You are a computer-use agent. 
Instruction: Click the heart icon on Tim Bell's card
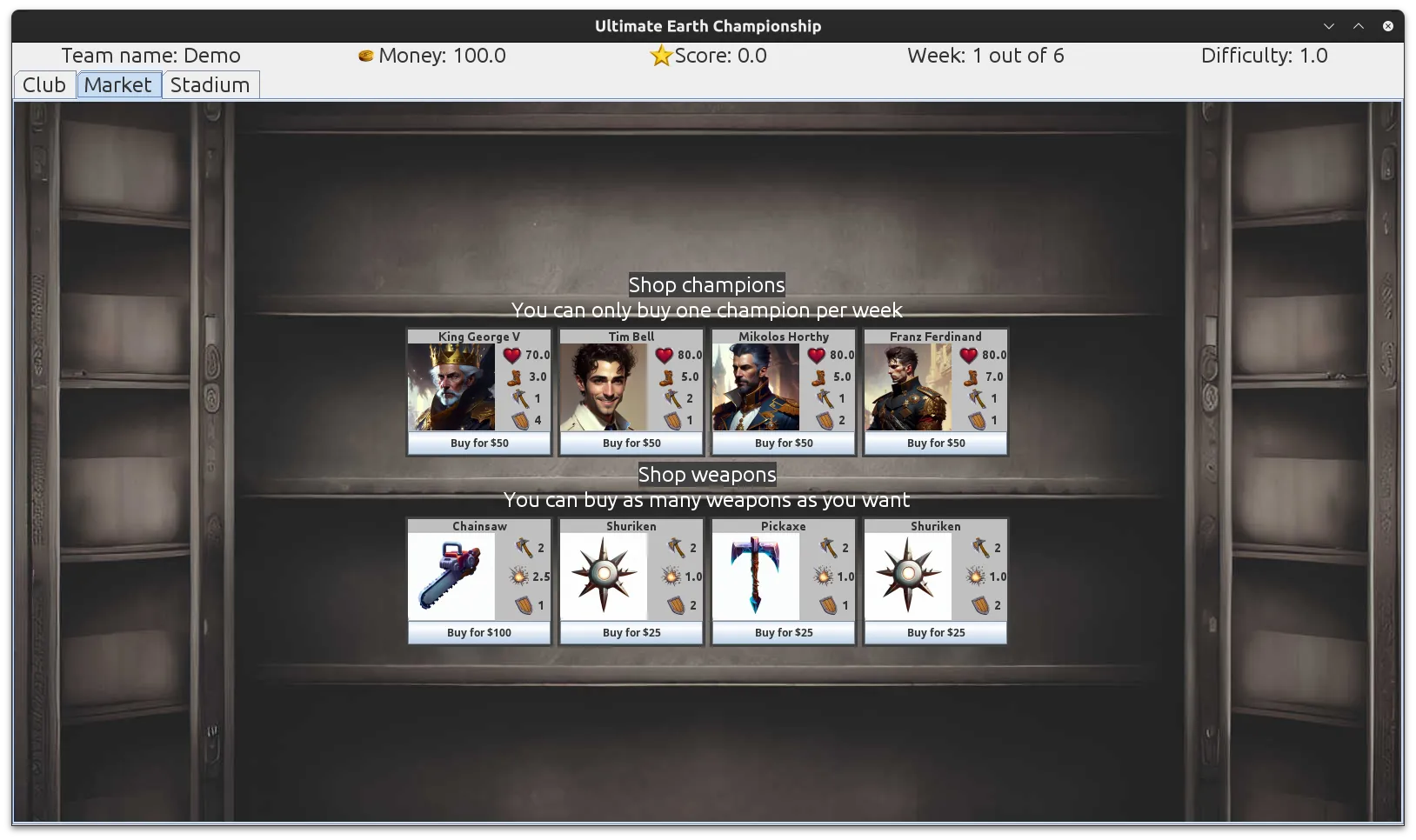(665, 356)
